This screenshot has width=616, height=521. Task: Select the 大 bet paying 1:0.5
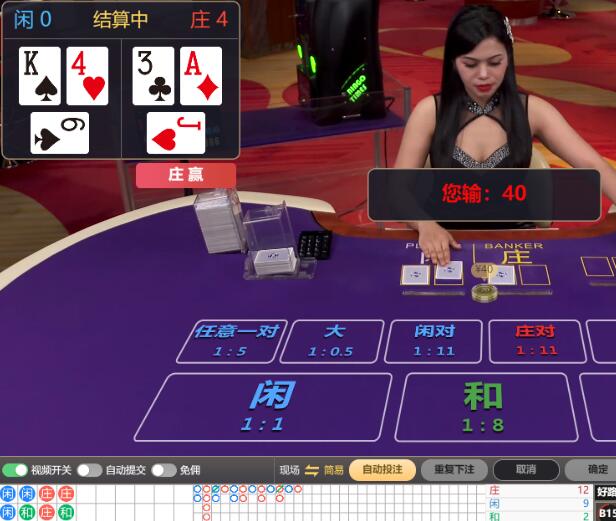332,340
